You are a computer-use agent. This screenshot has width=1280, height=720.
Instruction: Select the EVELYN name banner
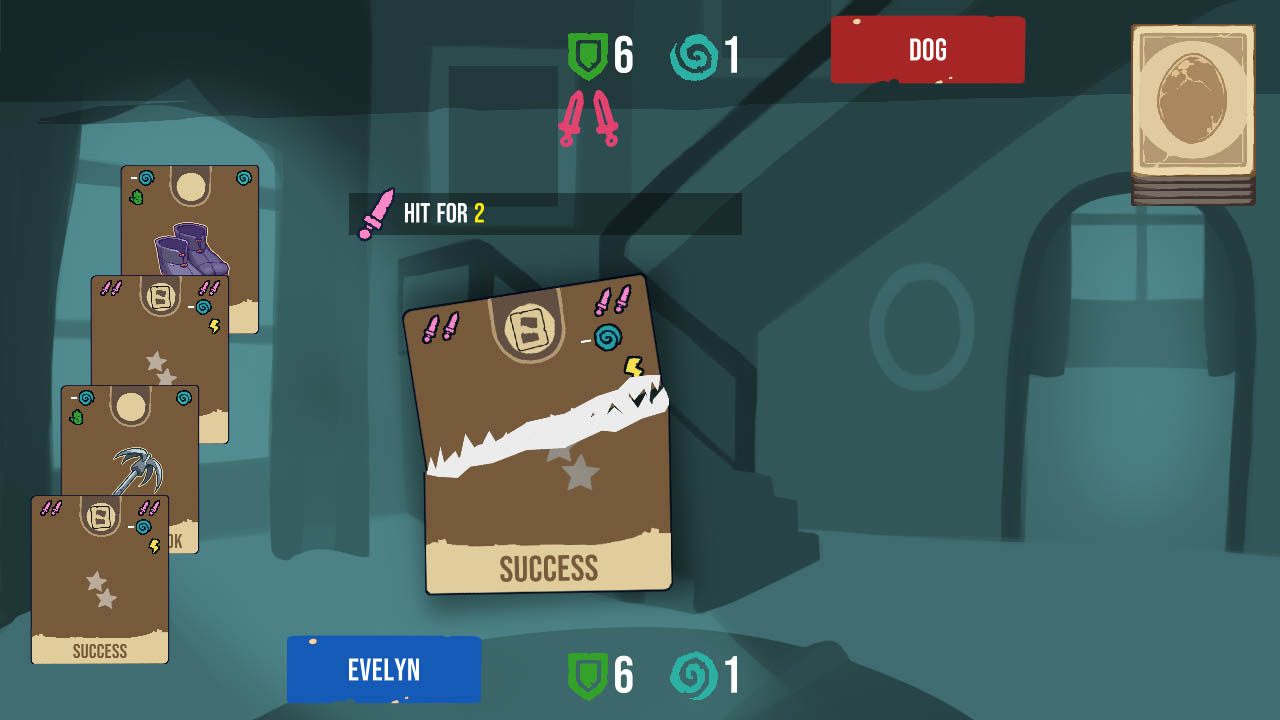(384, 670)
